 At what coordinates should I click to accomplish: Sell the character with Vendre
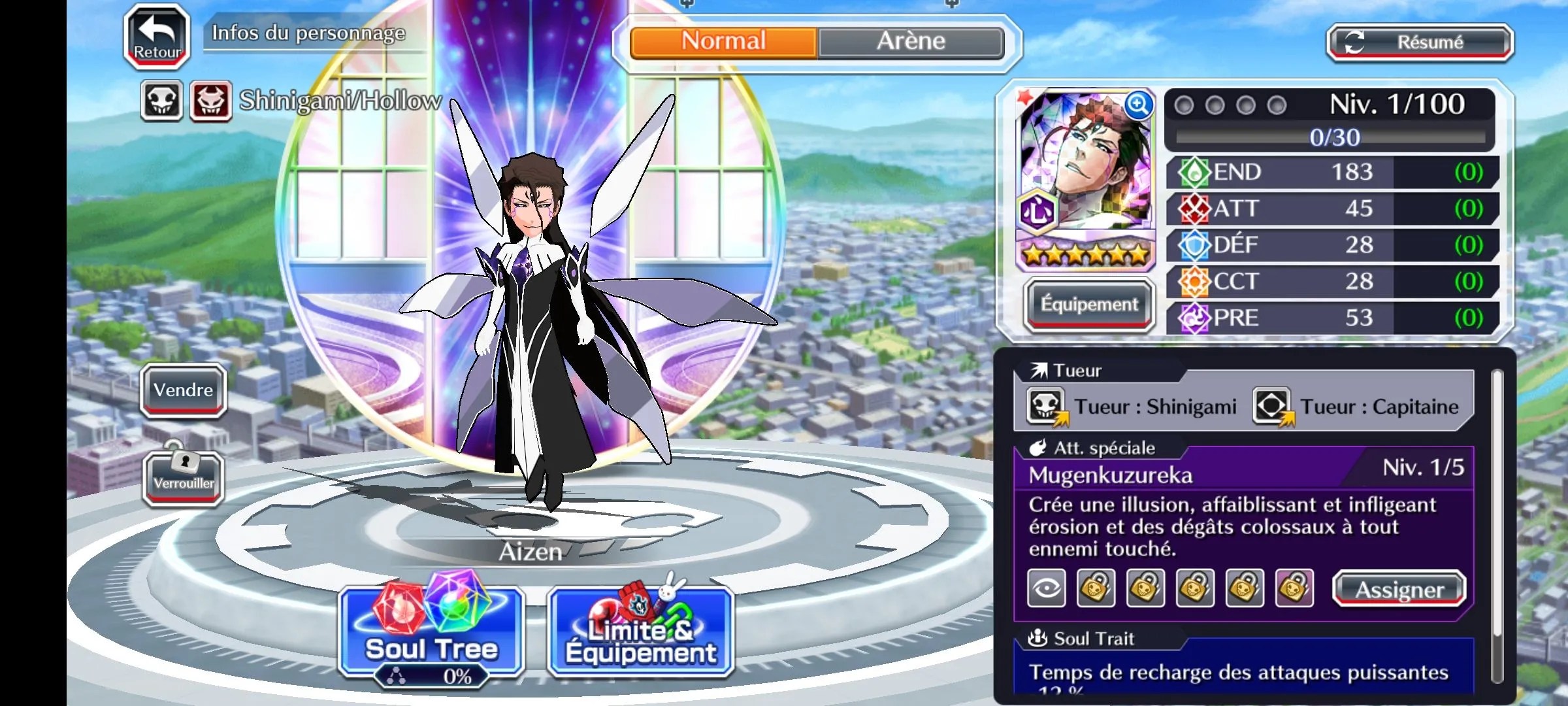click(x=184, y=390)
